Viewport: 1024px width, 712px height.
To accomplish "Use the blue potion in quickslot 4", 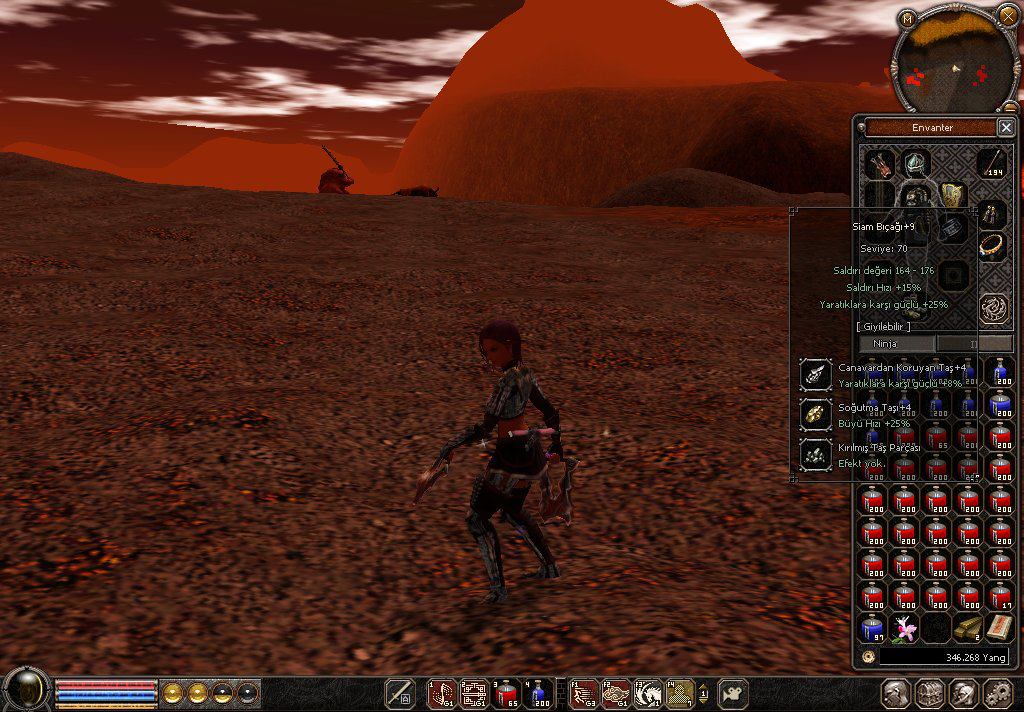I will tap(538, 693).
